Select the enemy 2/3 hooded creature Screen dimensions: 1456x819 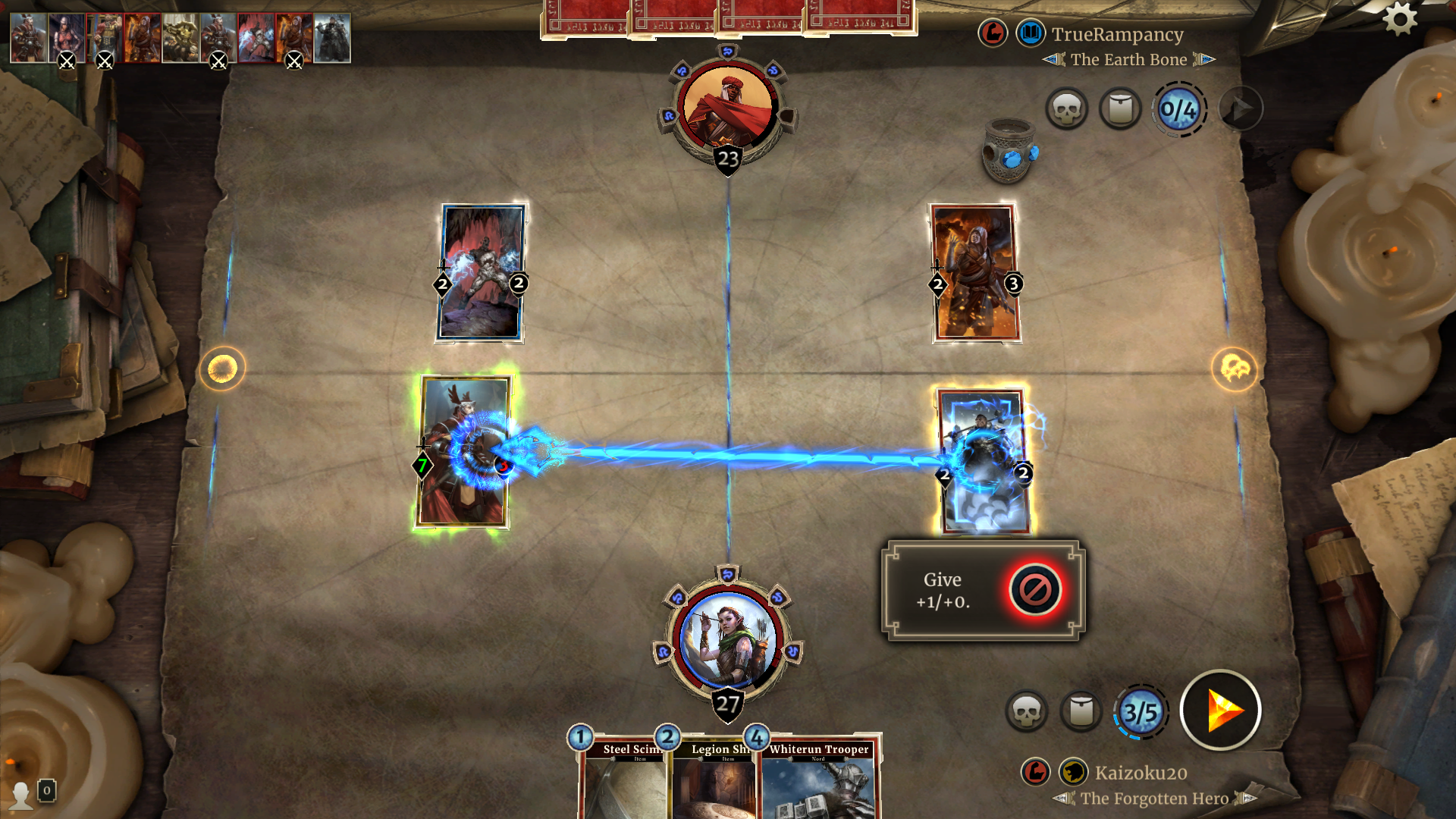click(975, 273)
